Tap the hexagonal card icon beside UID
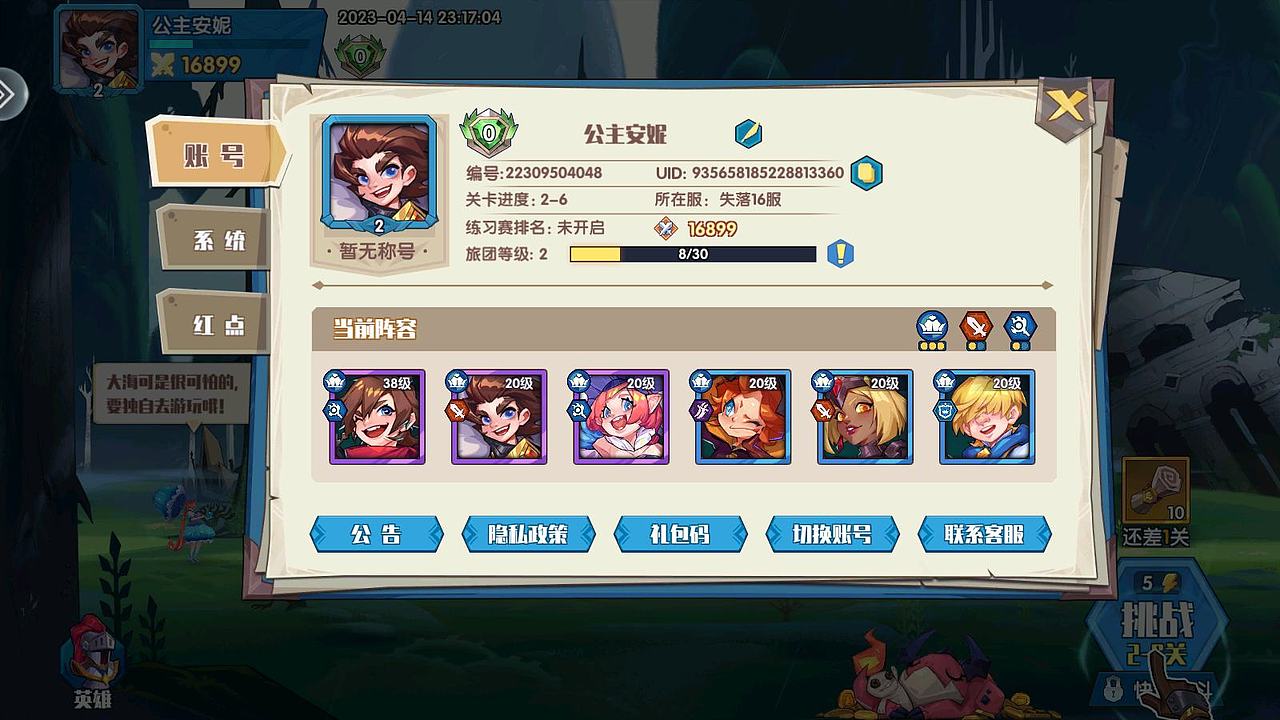 [867, 171]
